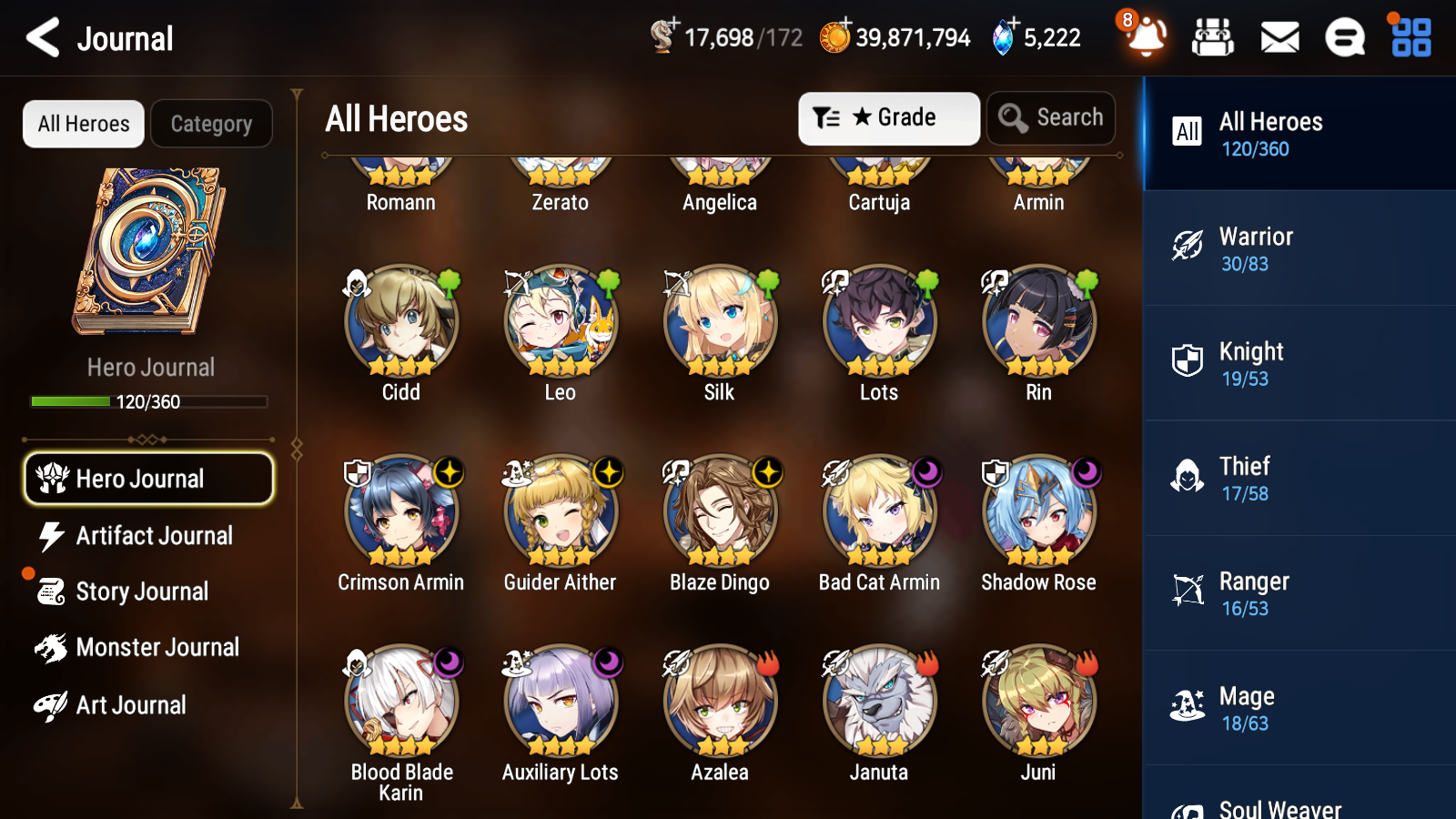
Task: Open the Grade sorting filter
Action: click(888, 117)
